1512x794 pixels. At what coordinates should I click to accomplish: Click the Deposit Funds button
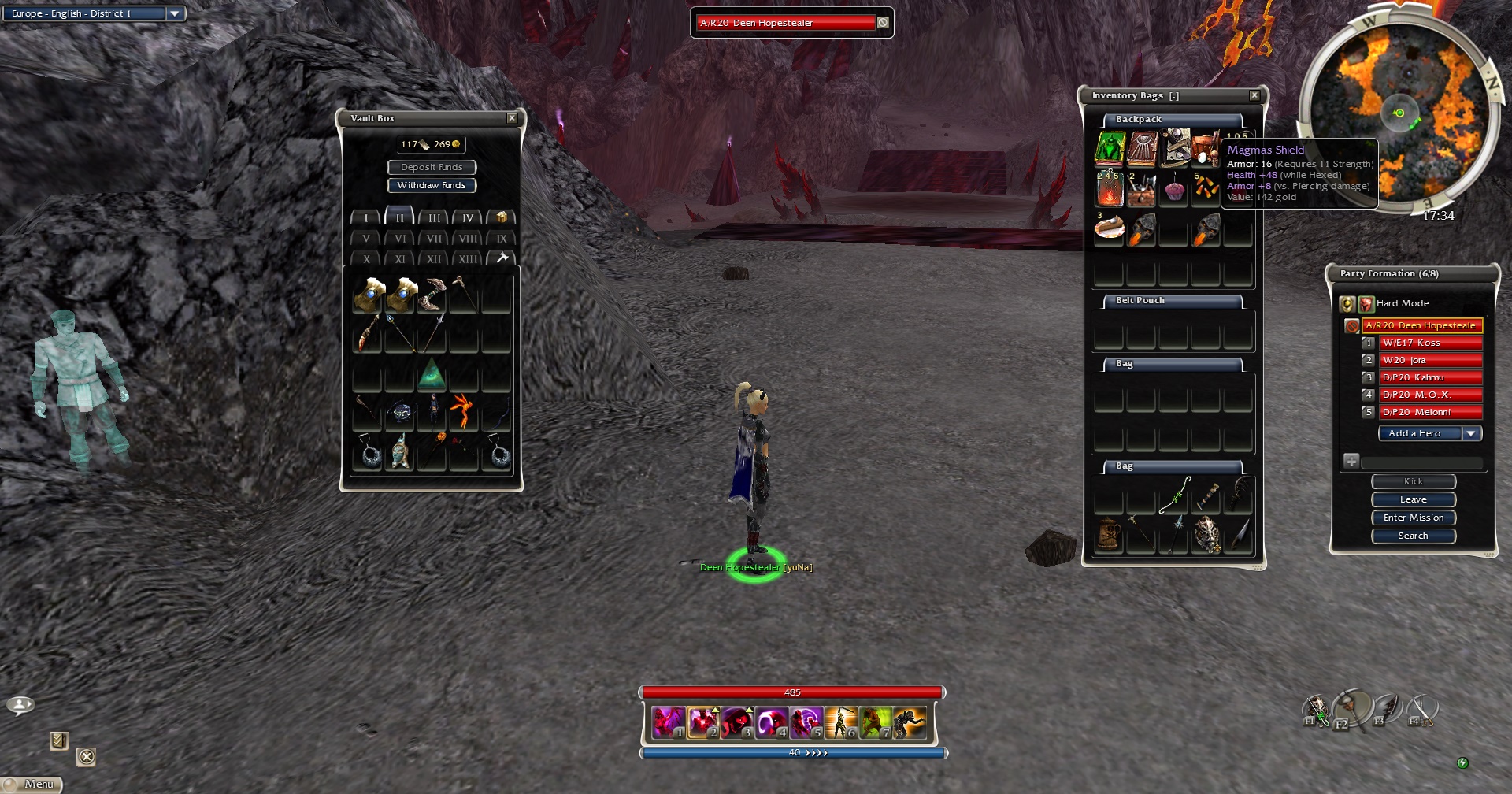[x=432, y=167]
